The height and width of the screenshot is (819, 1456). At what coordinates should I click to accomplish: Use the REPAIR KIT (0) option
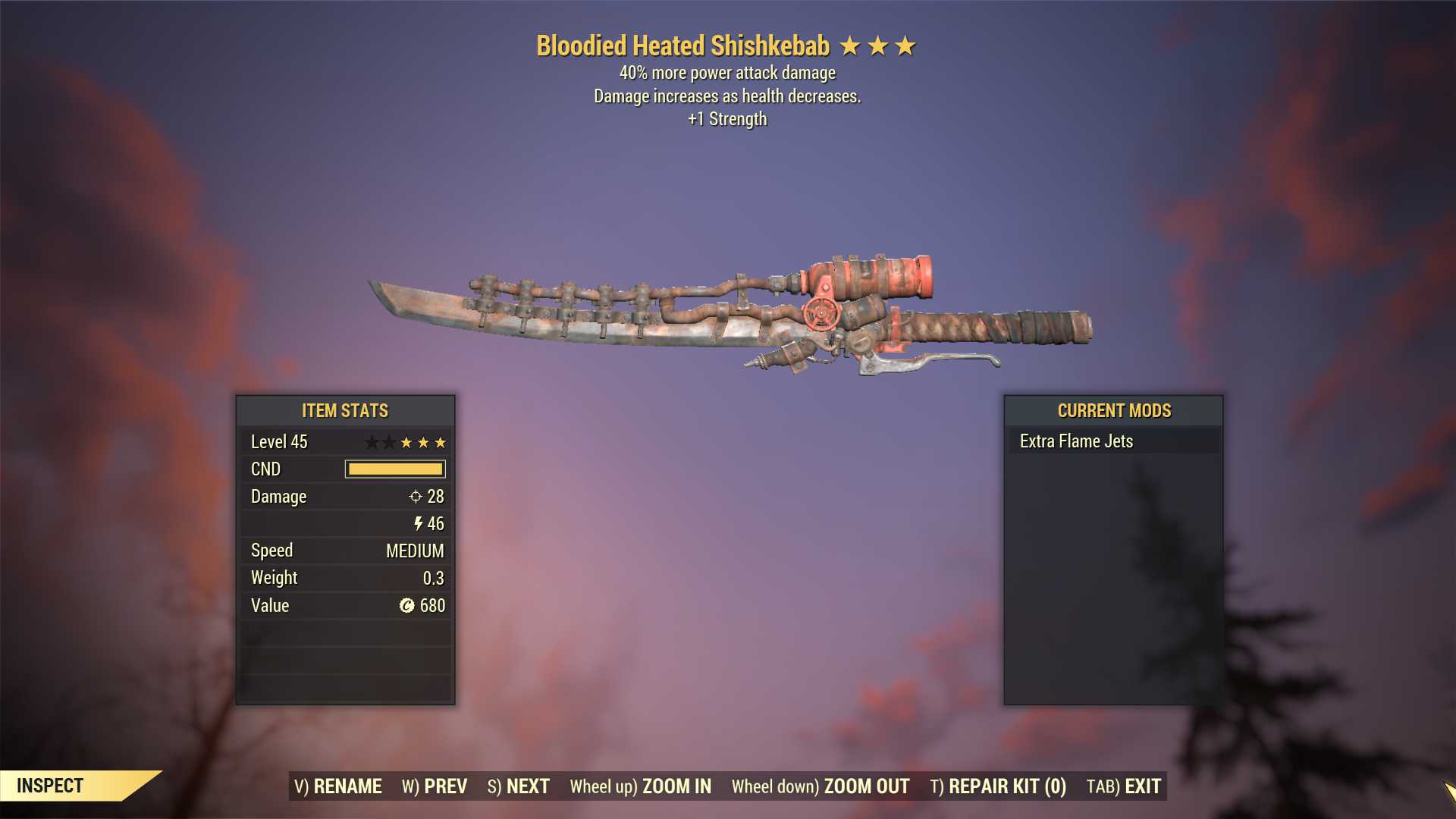pos(998,786)
